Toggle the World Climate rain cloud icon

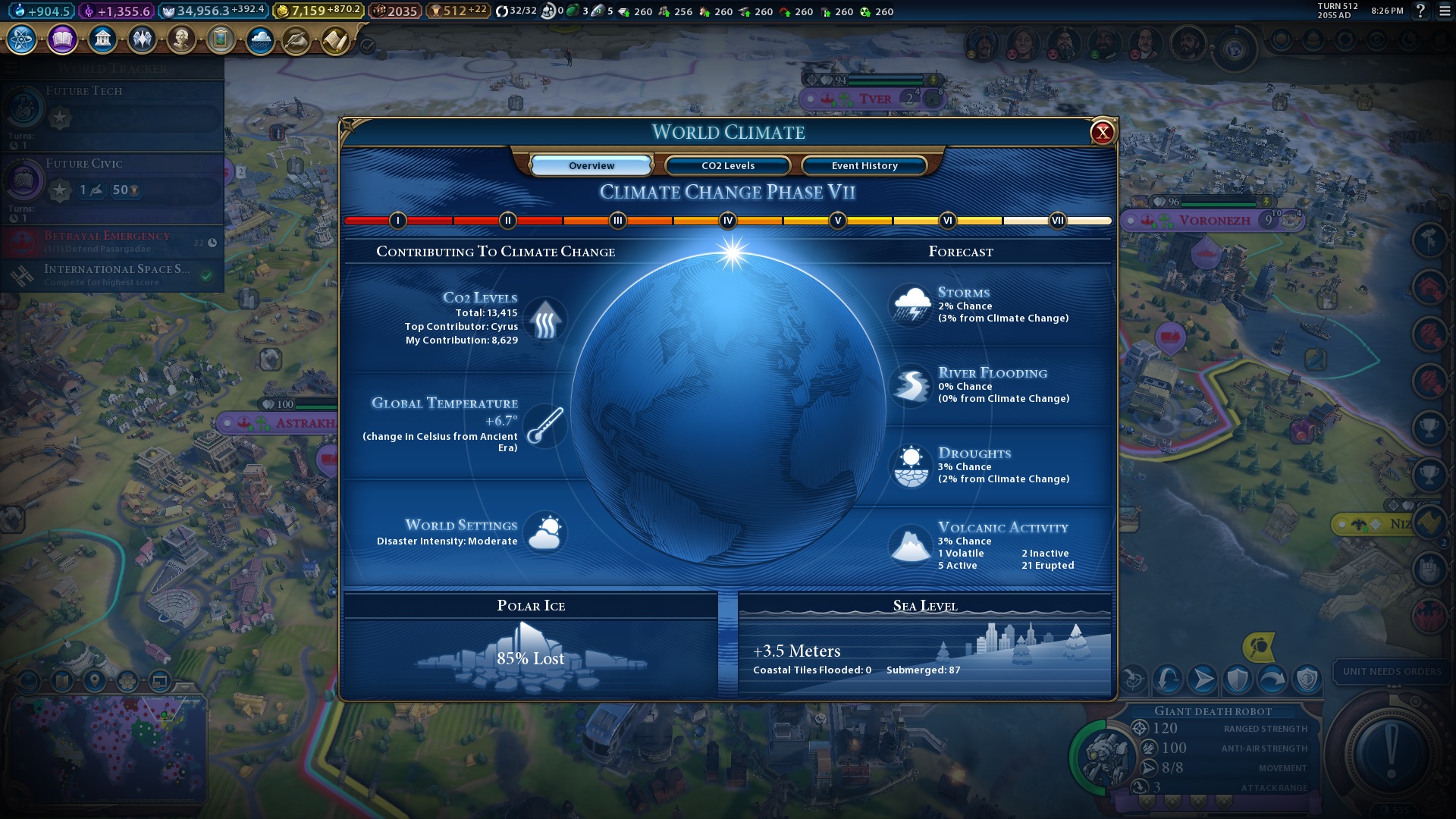point(260,39)
